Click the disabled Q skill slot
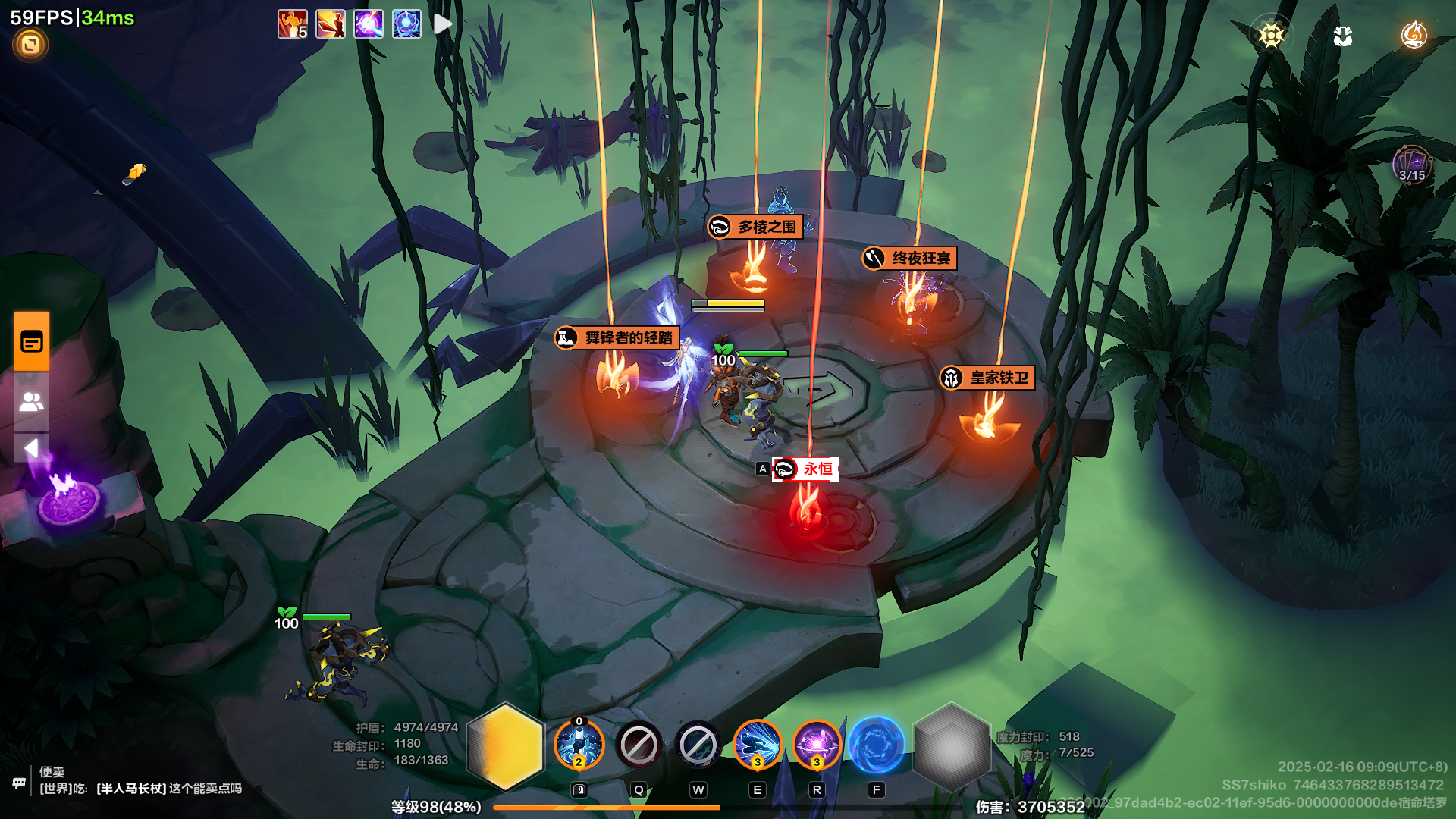1456x819 pixels. click(639, 745)
